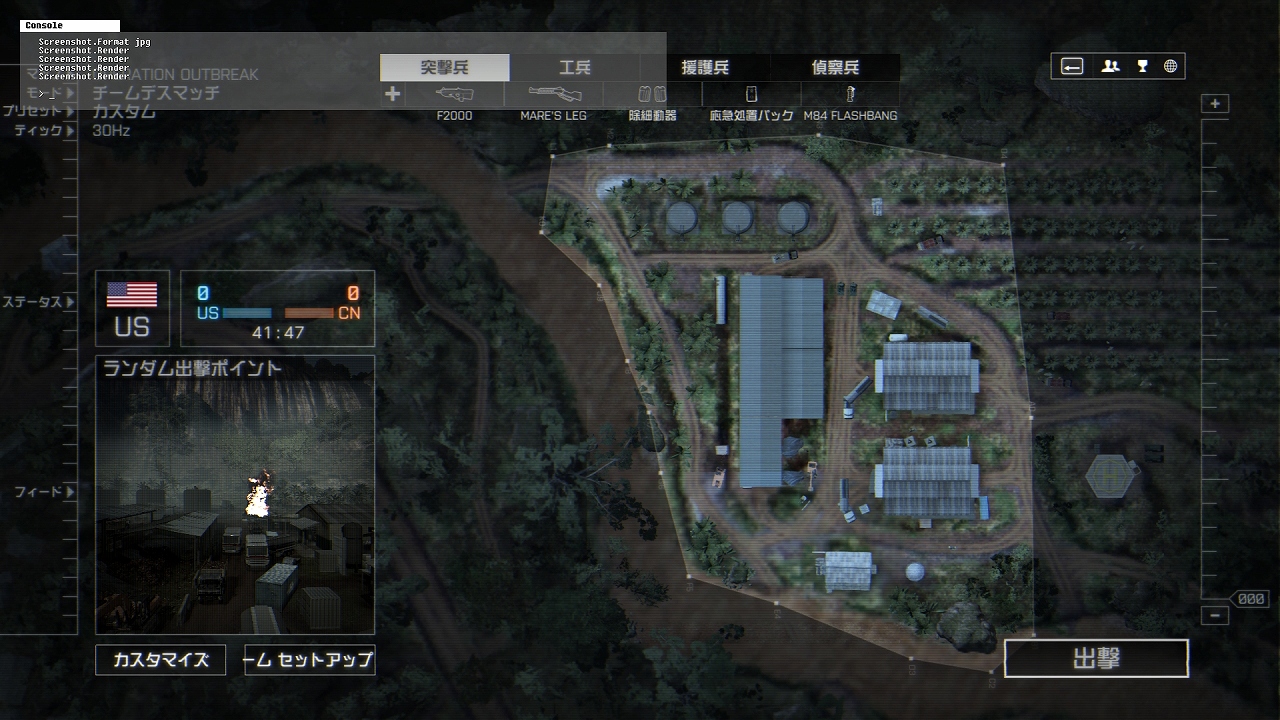The image size is (1280, 720).
Task: Switch to the 工兵 engineer class tab
Action: coord(575,68)
